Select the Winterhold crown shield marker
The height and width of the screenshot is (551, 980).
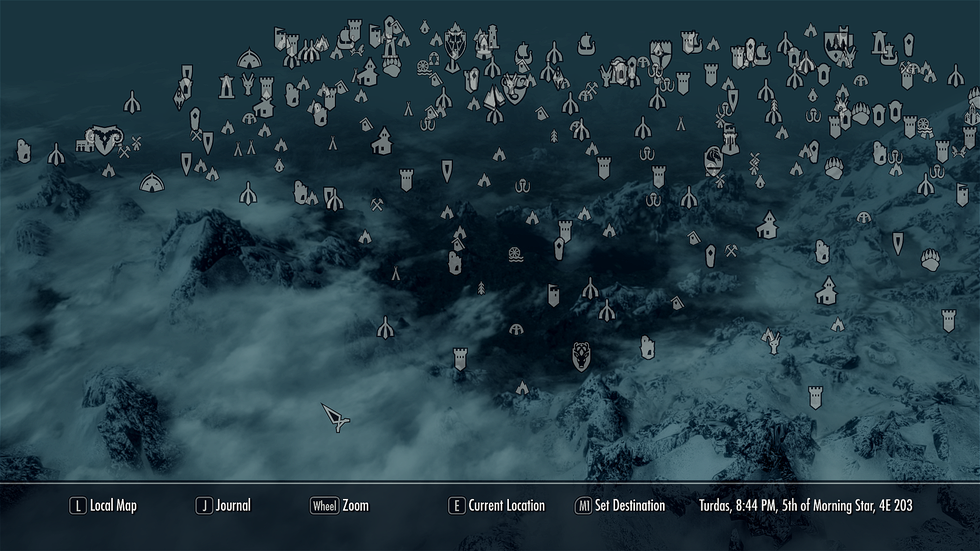pyautogui.click(x=837, y=44)
